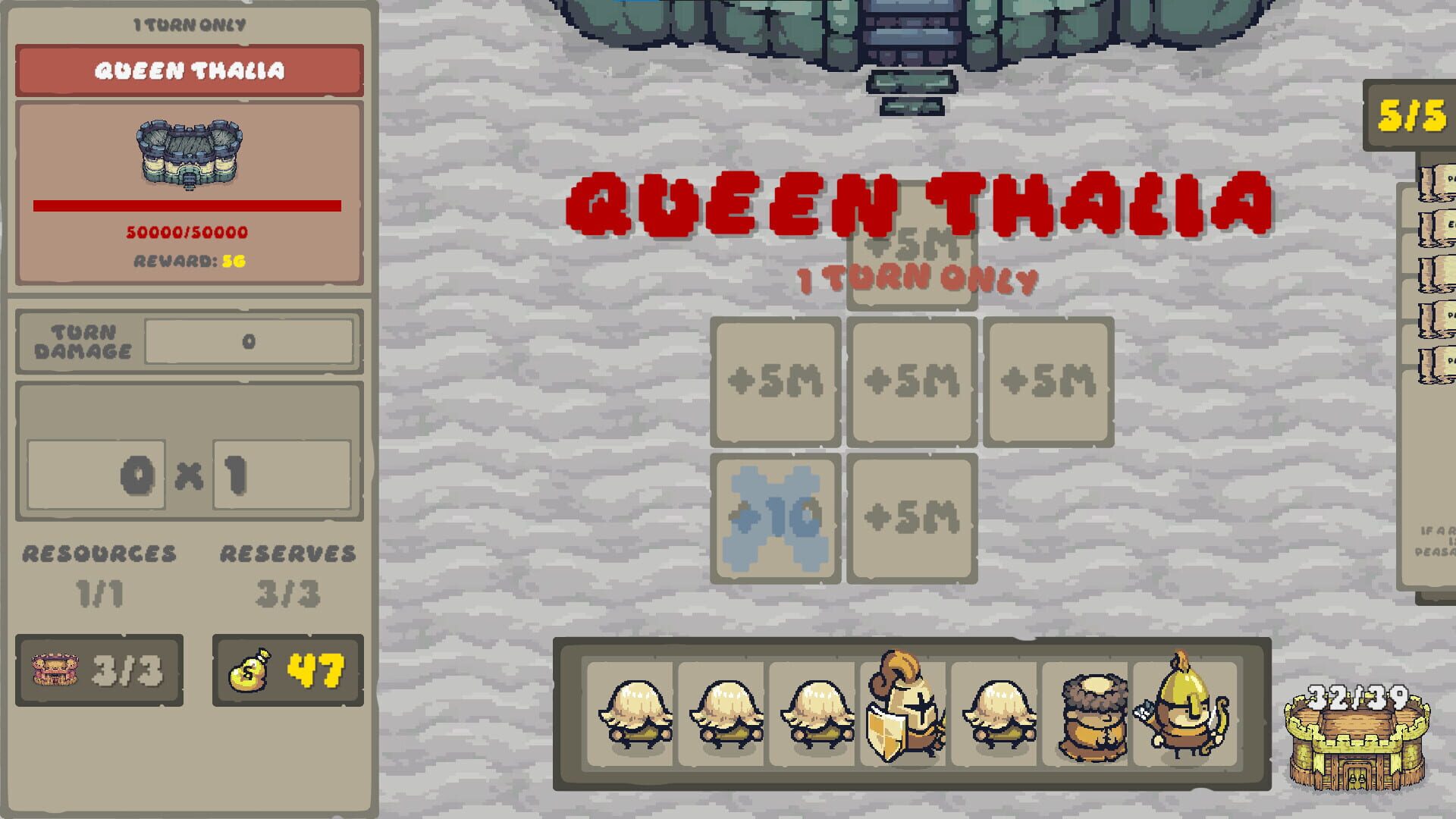
Task: Click the Reward: 5G text
Action: point(188,262)
